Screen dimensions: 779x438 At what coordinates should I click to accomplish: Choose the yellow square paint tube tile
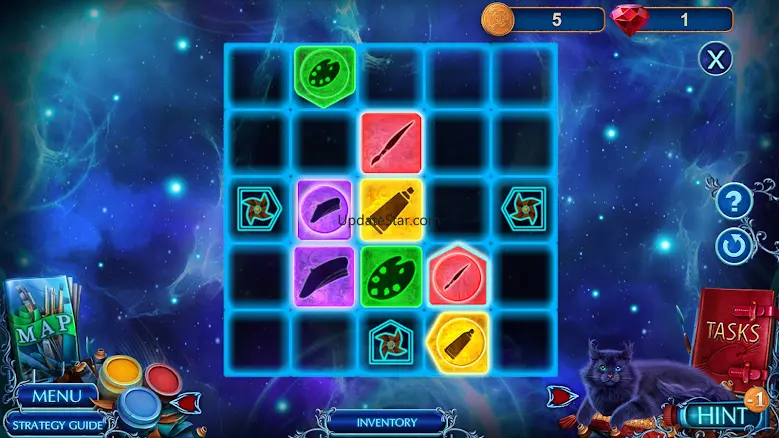coord(391,208)
